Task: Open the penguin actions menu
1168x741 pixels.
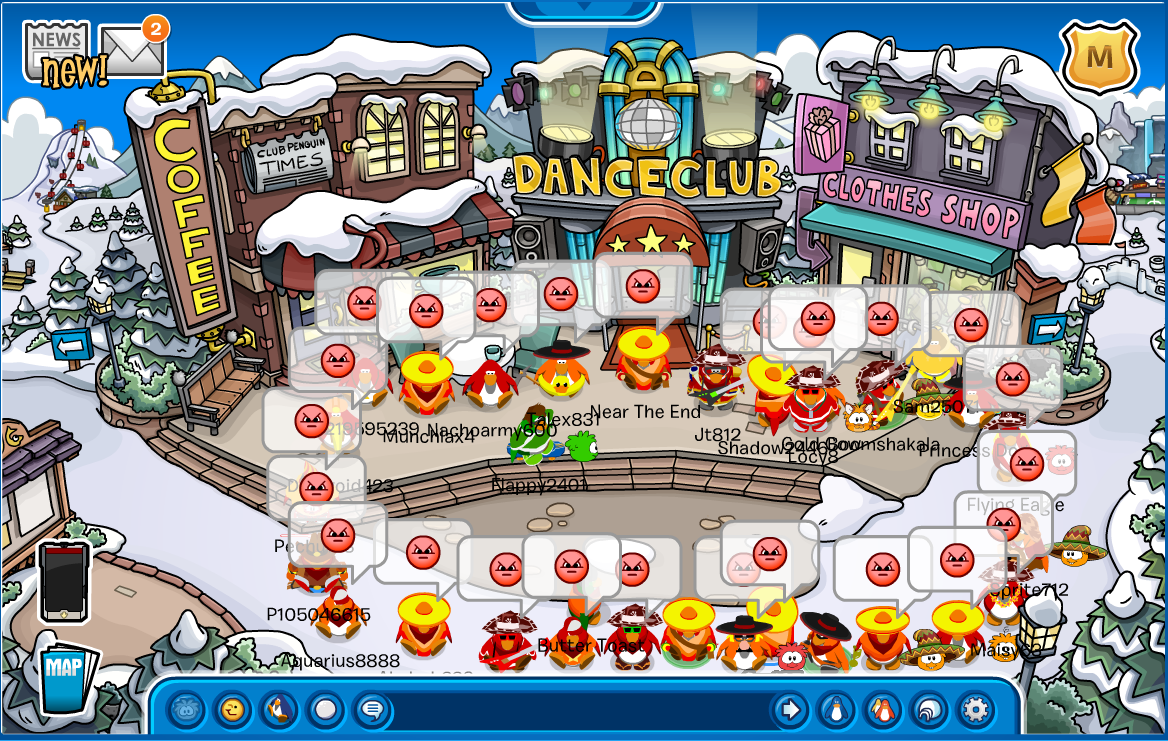Action: (279, 711)
